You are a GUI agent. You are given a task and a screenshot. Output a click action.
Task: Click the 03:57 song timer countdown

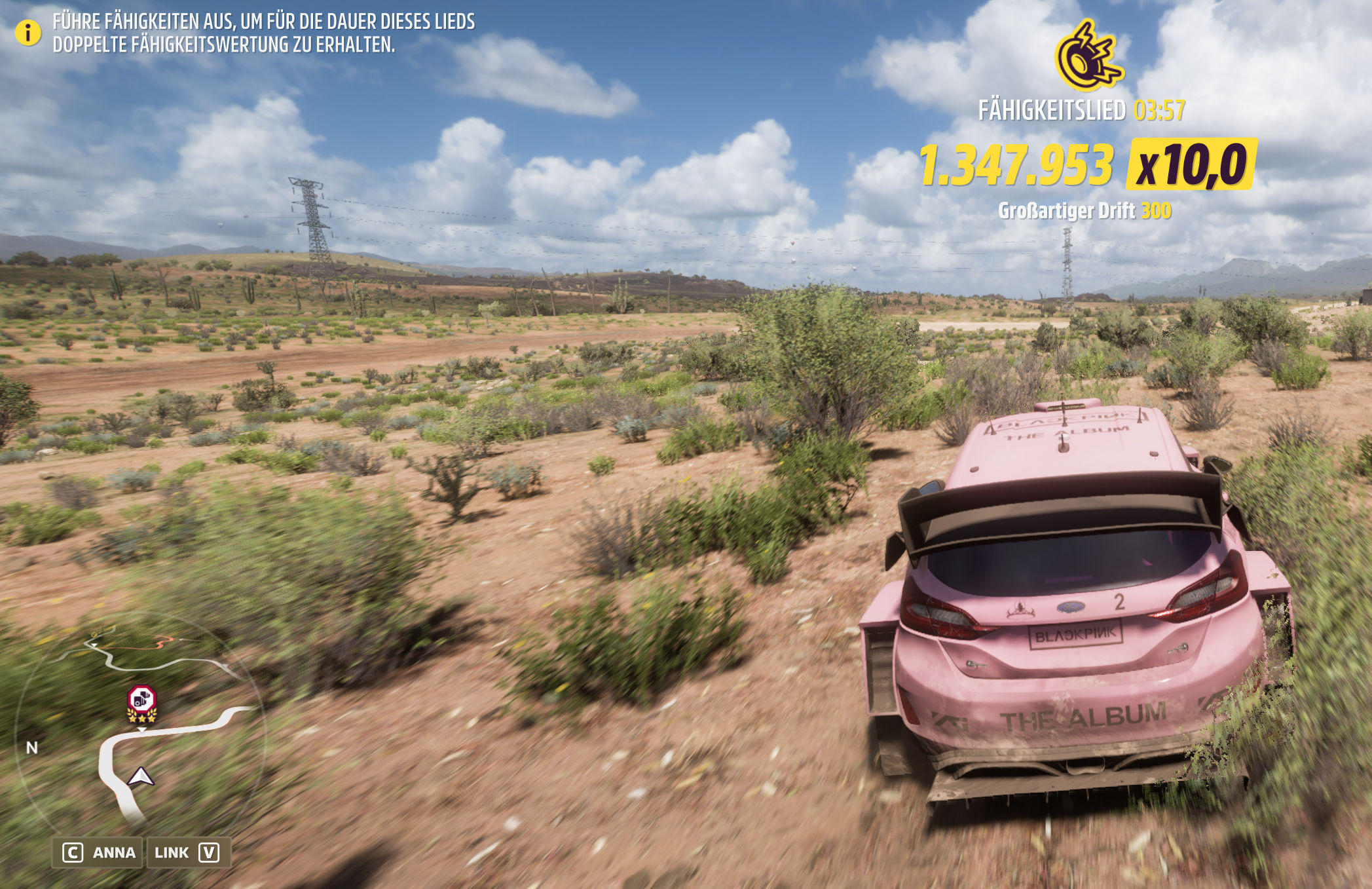tap(1159, 111)
